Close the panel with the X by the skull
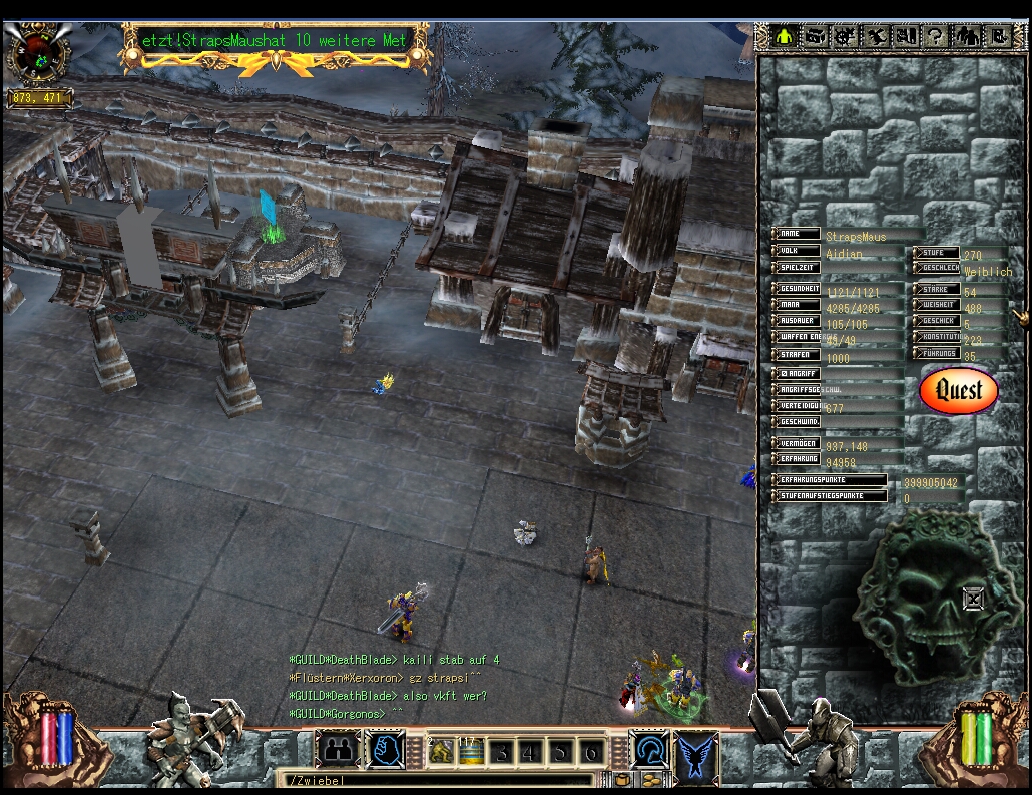 click(973, 599)
